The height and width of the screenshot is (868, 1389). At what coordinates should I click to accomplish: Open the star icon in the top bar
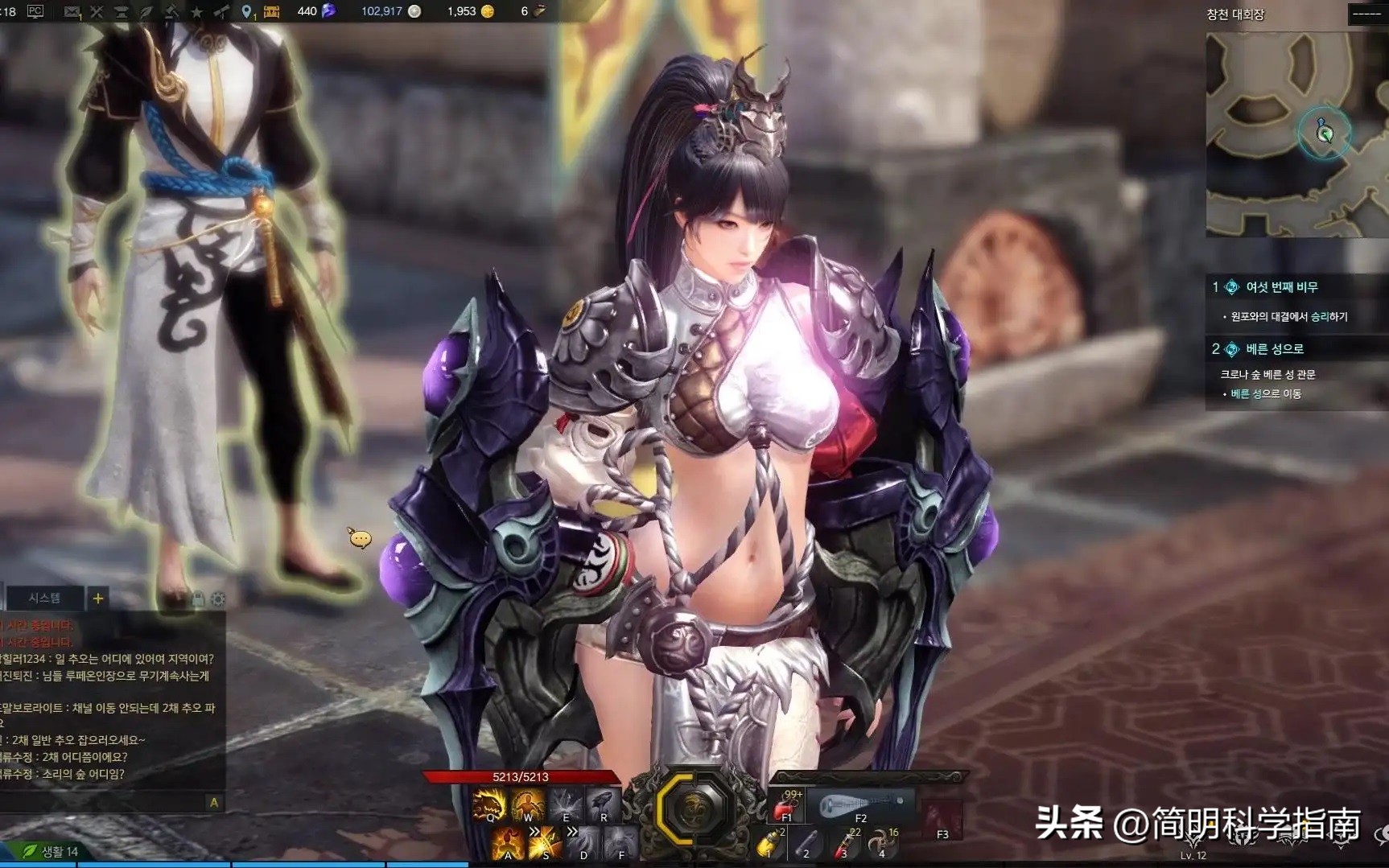click(x=196, y=11)
